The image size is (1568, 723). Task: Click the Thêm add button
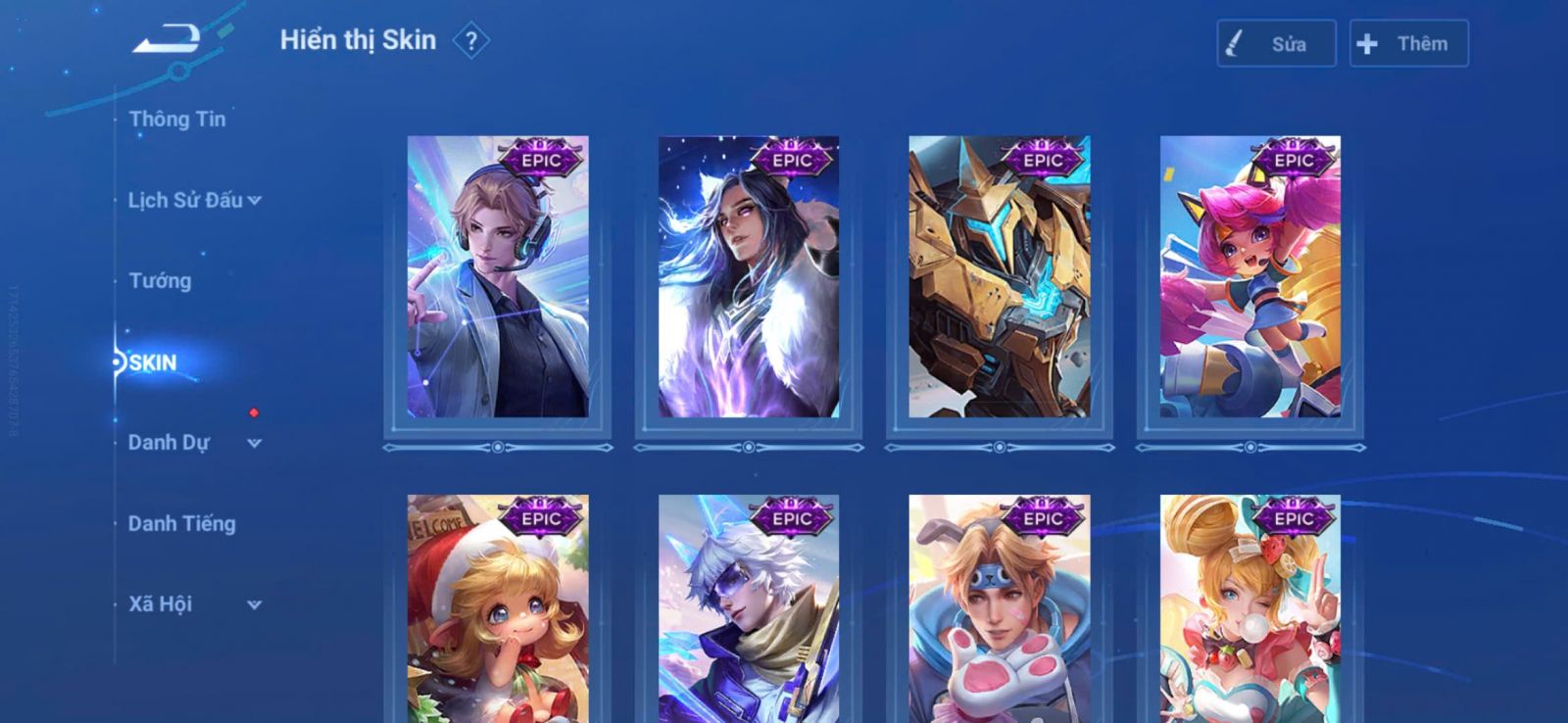1408,44
